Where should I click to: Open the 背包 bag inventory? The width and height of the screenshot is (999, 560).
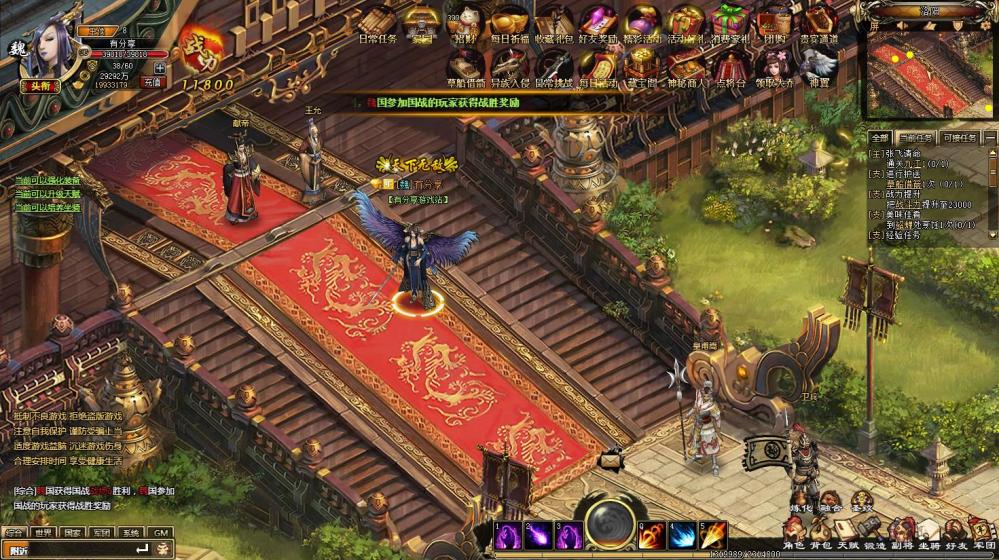821,533
